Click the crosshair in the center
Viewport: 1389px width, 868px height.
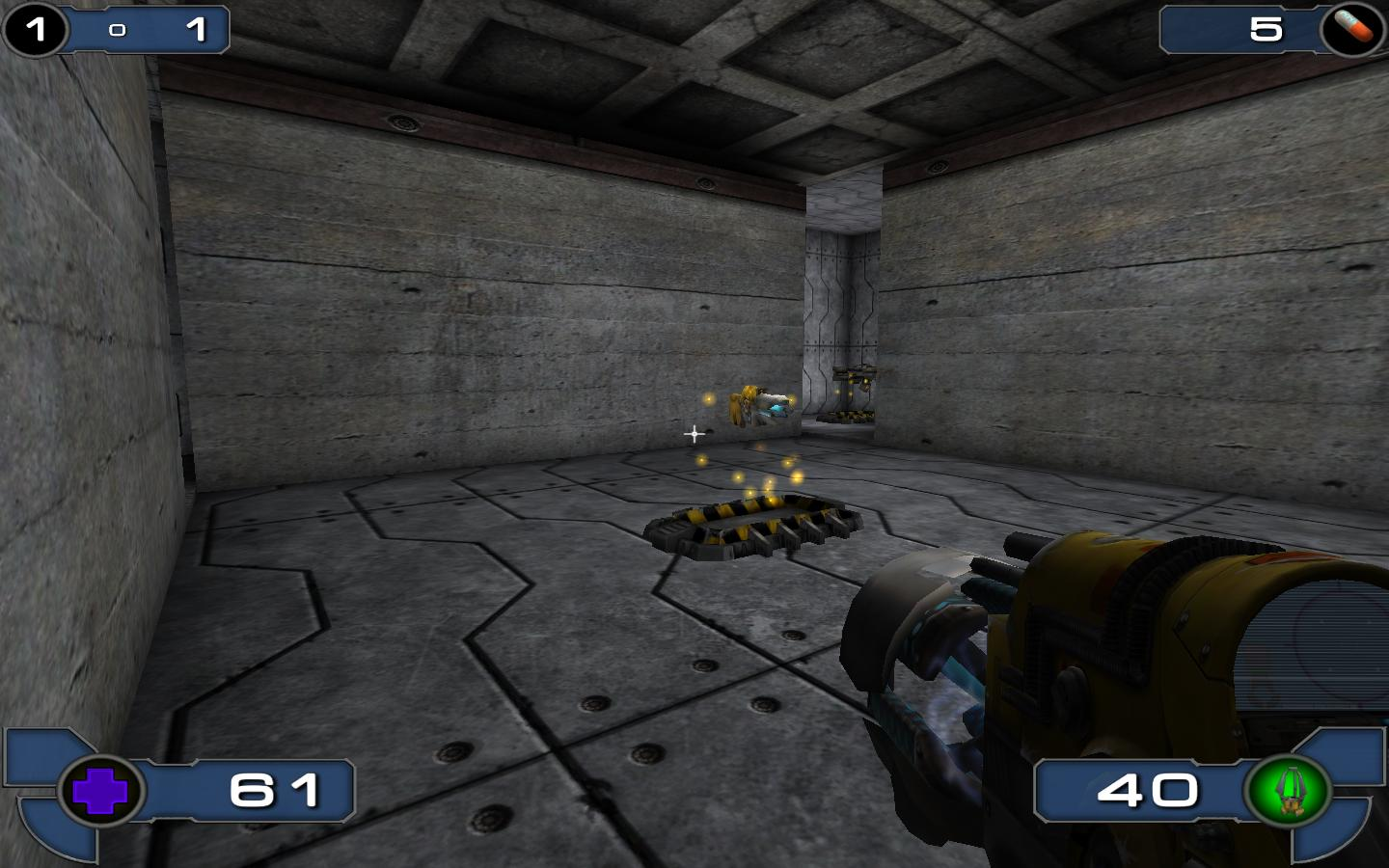click(x=693, y=434)
